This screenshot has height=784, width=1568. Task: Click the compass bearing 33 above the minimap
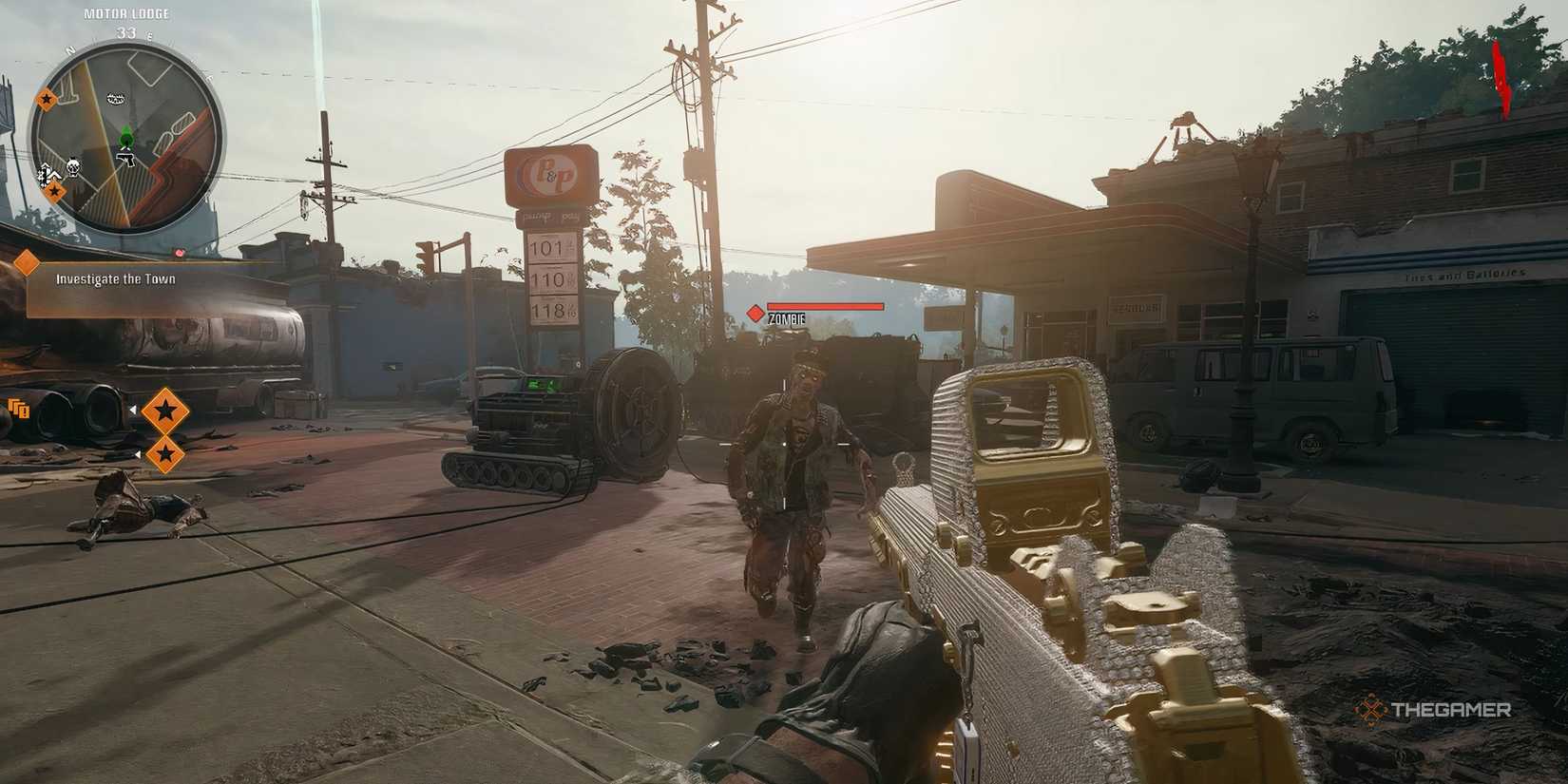[126, 31]
